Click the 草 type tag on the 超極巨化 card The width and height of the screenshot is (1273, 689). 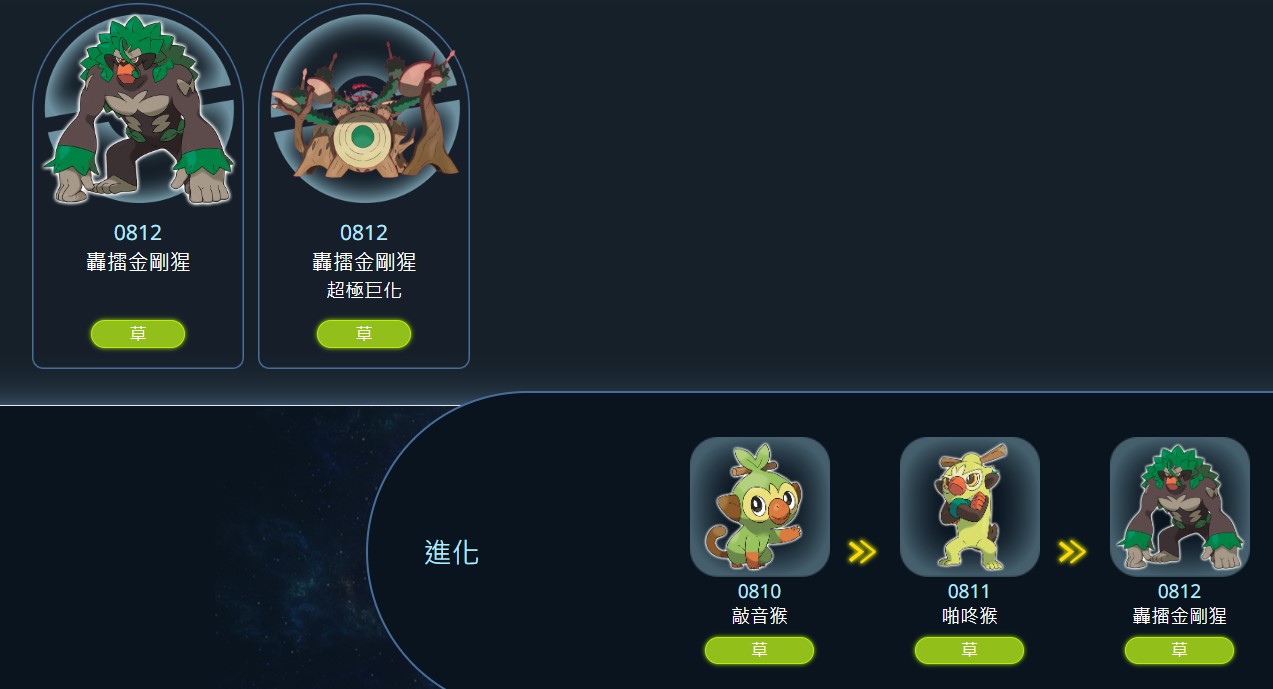364,334
